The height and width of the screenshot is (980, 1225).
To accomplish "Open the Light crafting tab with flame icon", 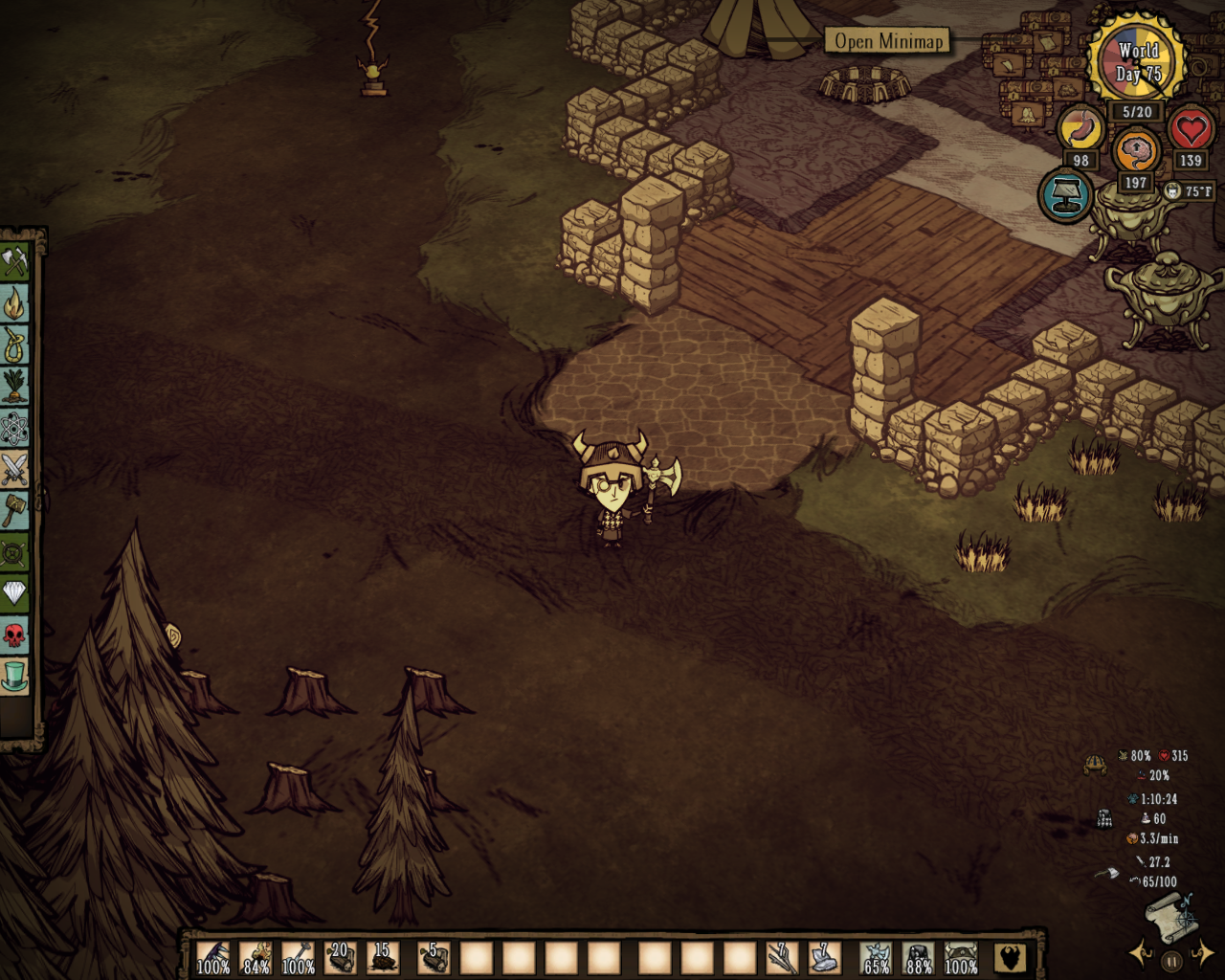I will coord(14,303).
